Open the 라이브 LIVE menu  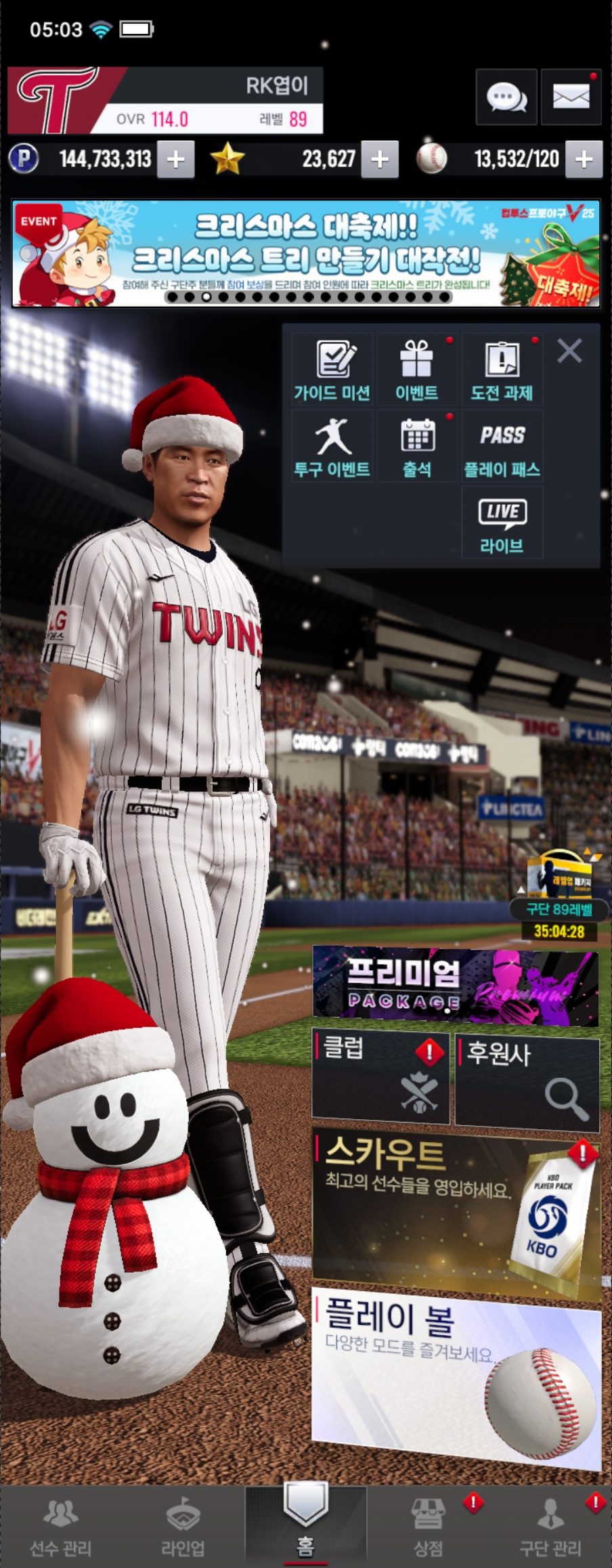click(502, 524)
